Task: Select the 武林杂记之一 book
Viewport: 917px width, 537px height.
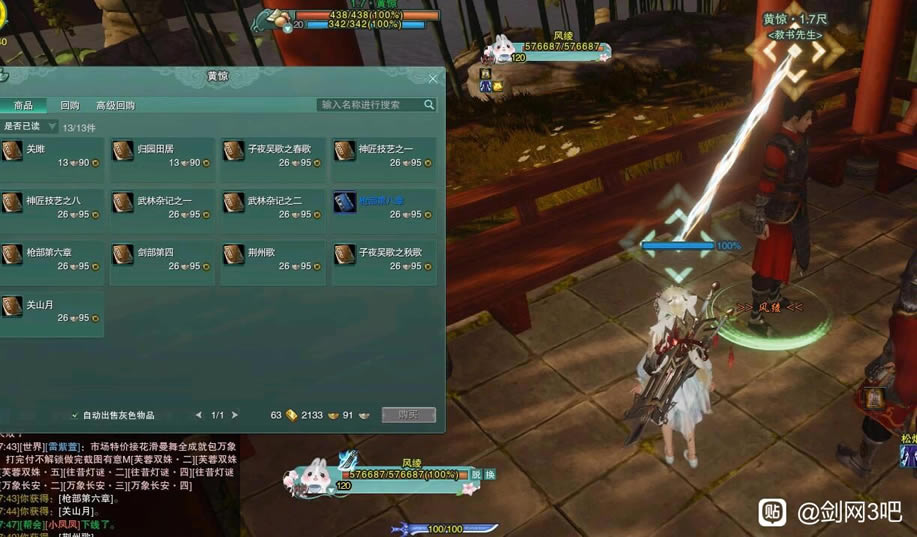Action: [162, 207]
